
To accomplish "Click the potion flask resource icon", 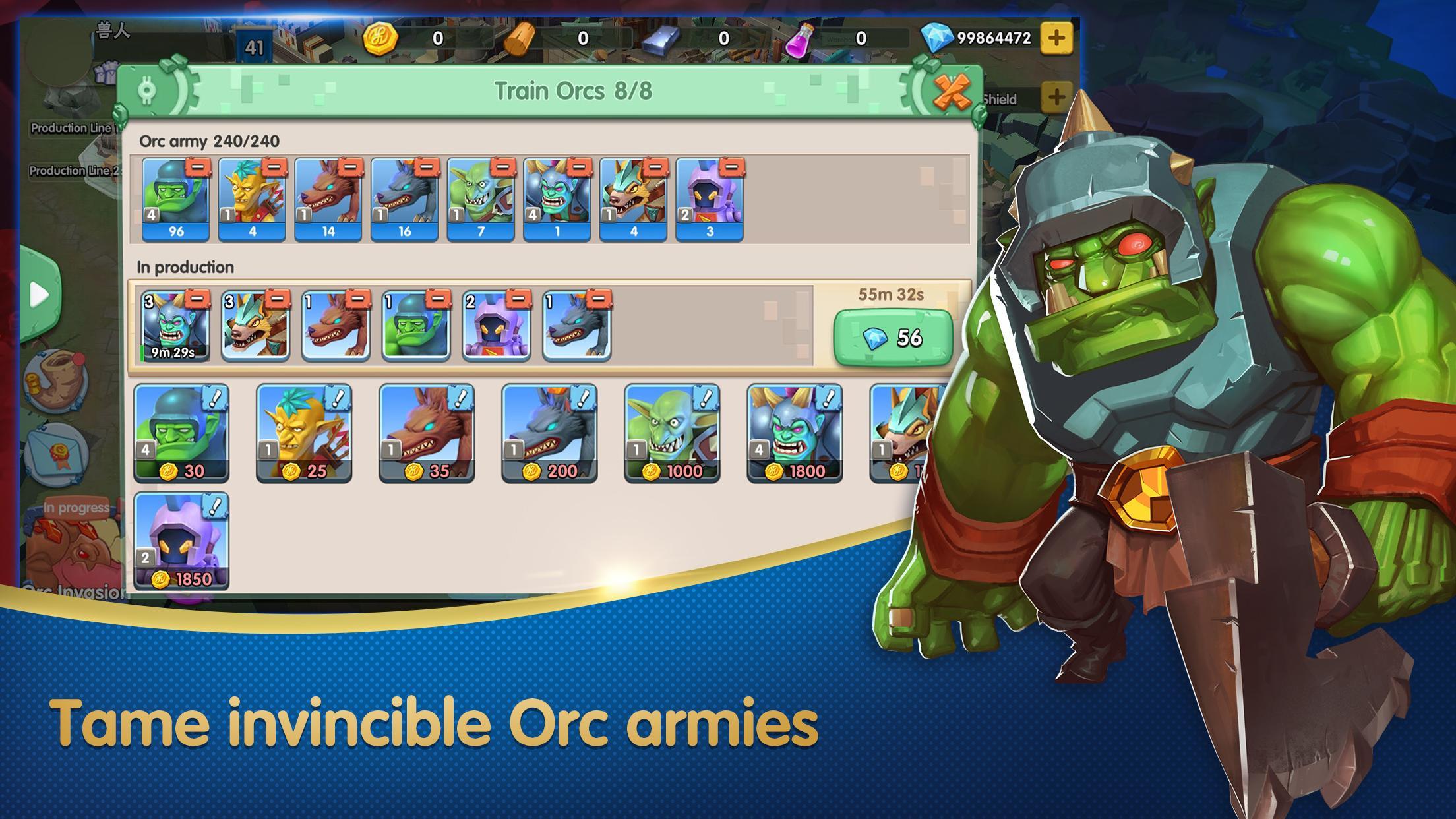I will coord(800,39).
